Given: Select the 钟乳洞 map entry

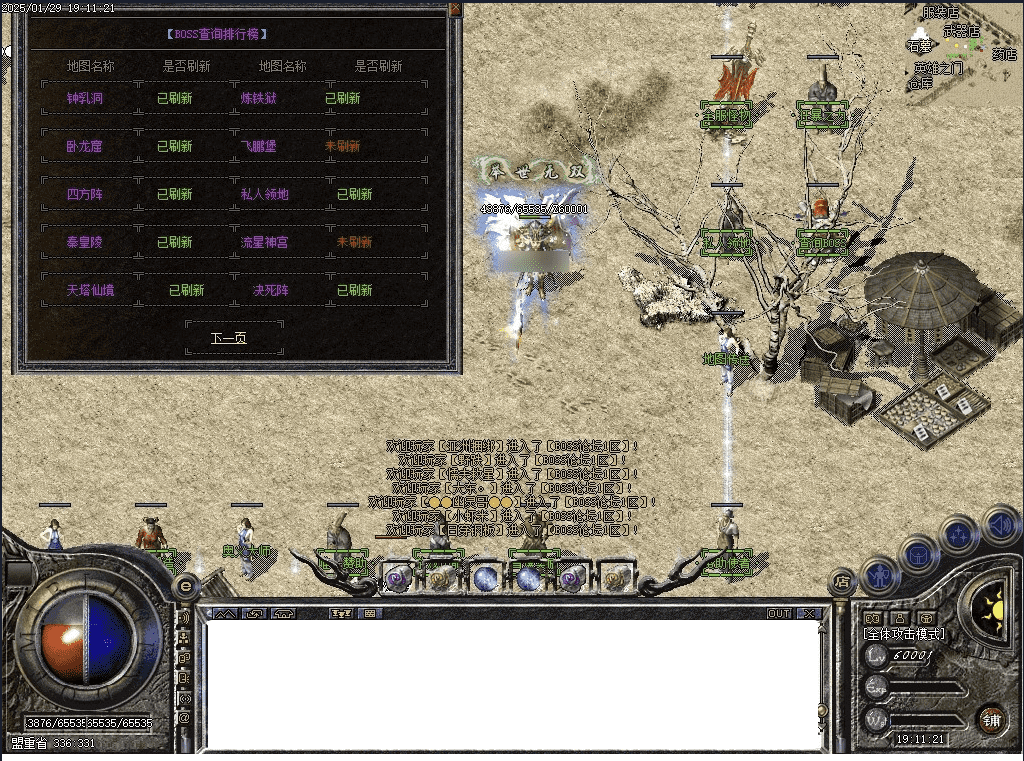Looking at the screenshot, I should 85,98.
